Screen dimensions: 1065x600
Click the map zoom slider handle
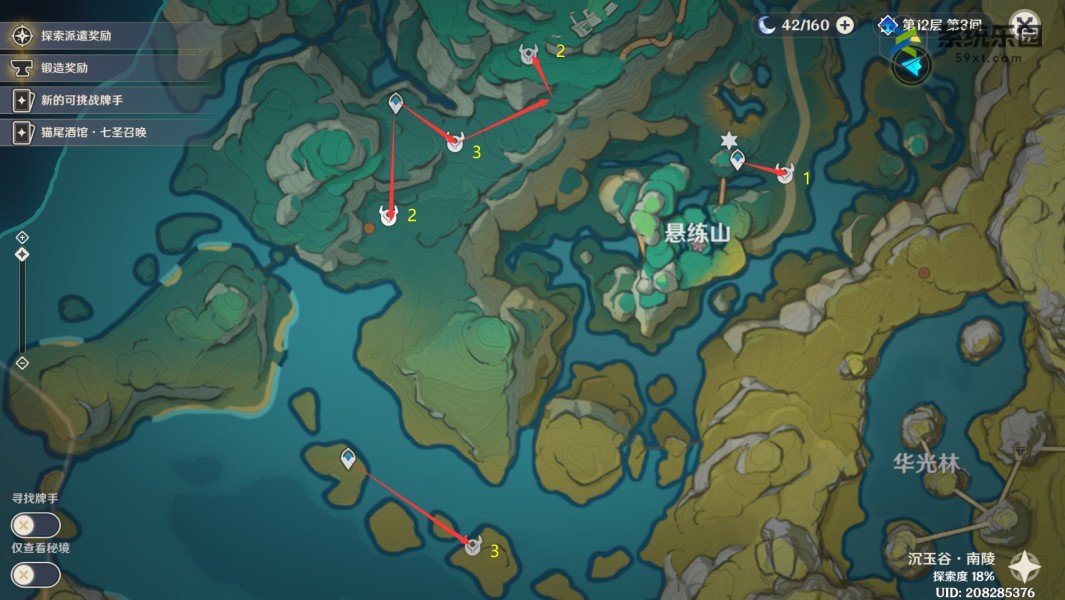[x=22, y=255]
